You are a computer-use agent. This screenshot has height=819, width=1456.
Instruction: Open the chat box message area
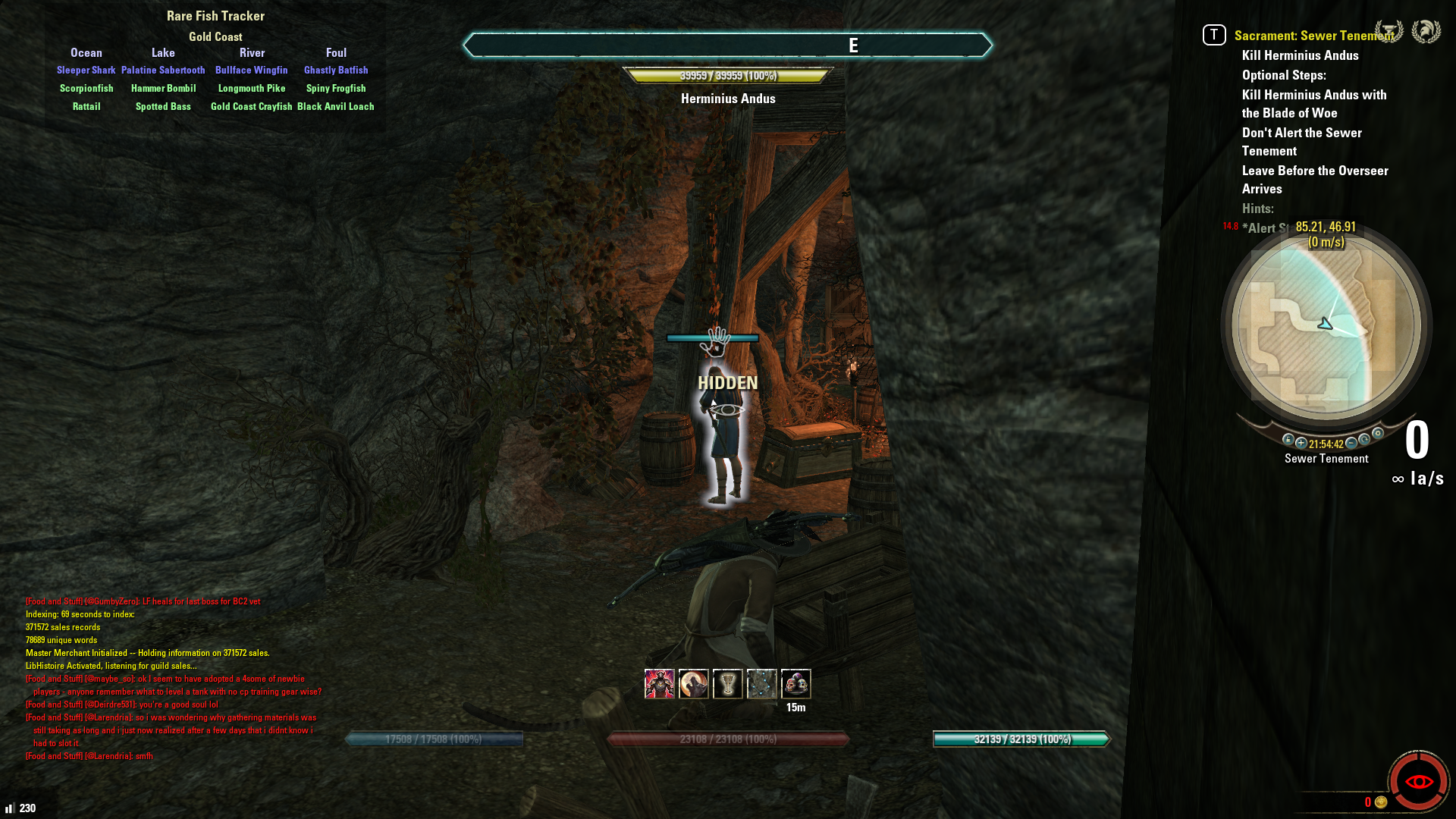tap(173, 678)
